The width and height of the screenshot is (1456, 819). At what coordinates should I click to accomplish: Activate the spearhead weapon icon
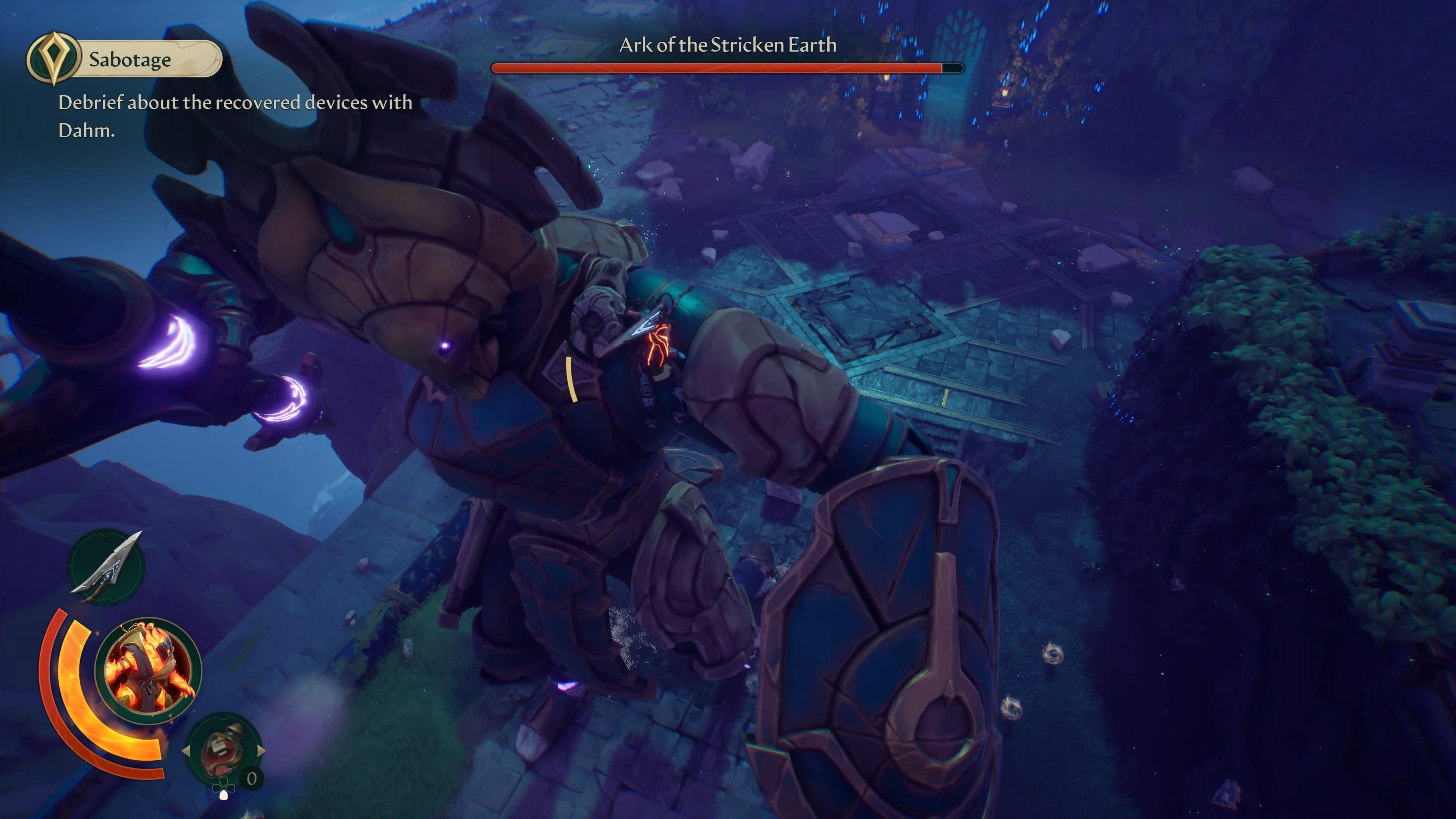[107, 566]
